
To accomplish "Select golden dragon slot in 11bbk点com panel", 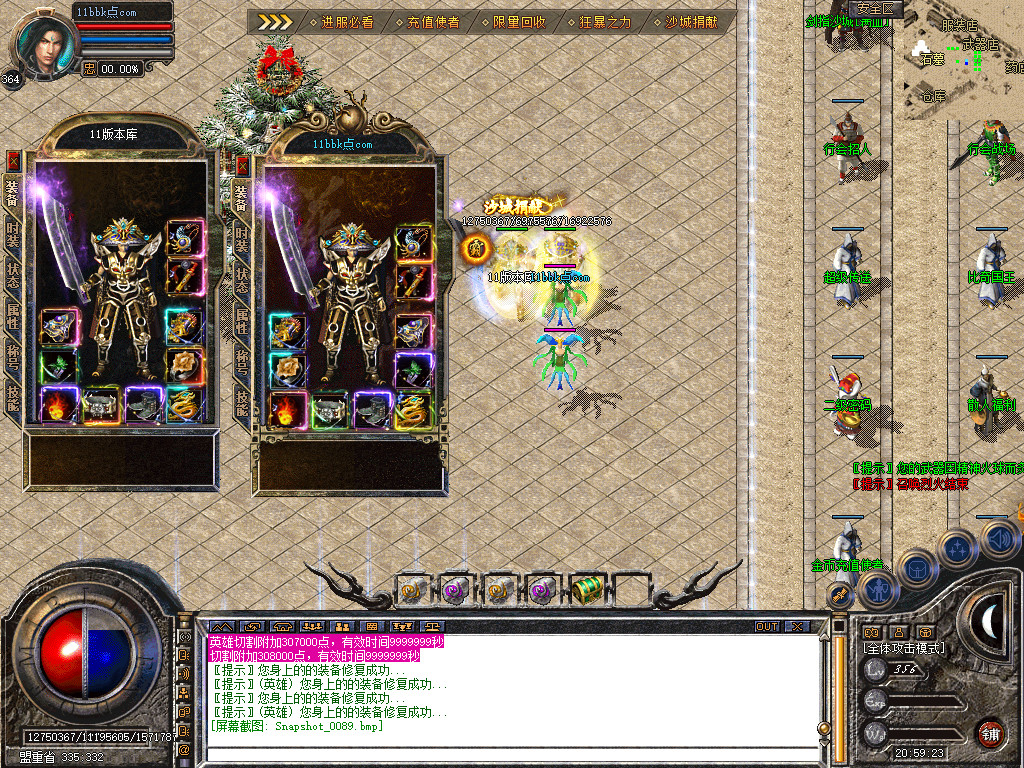I will tap(413, 410).
